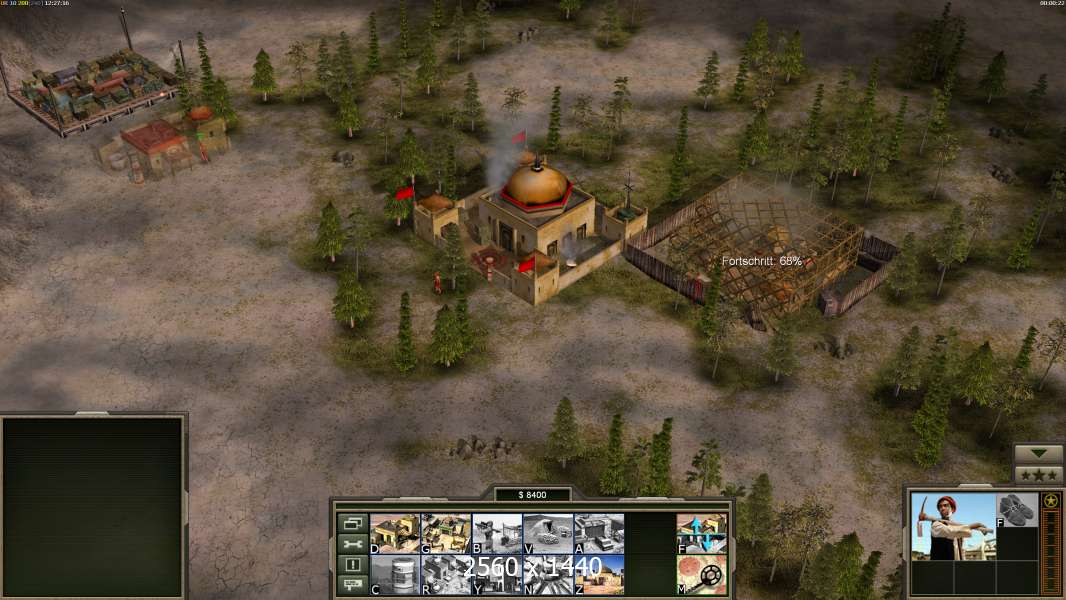Select the A hotkey building icon
The width and height of the screenshot is (1066, 600).
(x=598, y=533)
